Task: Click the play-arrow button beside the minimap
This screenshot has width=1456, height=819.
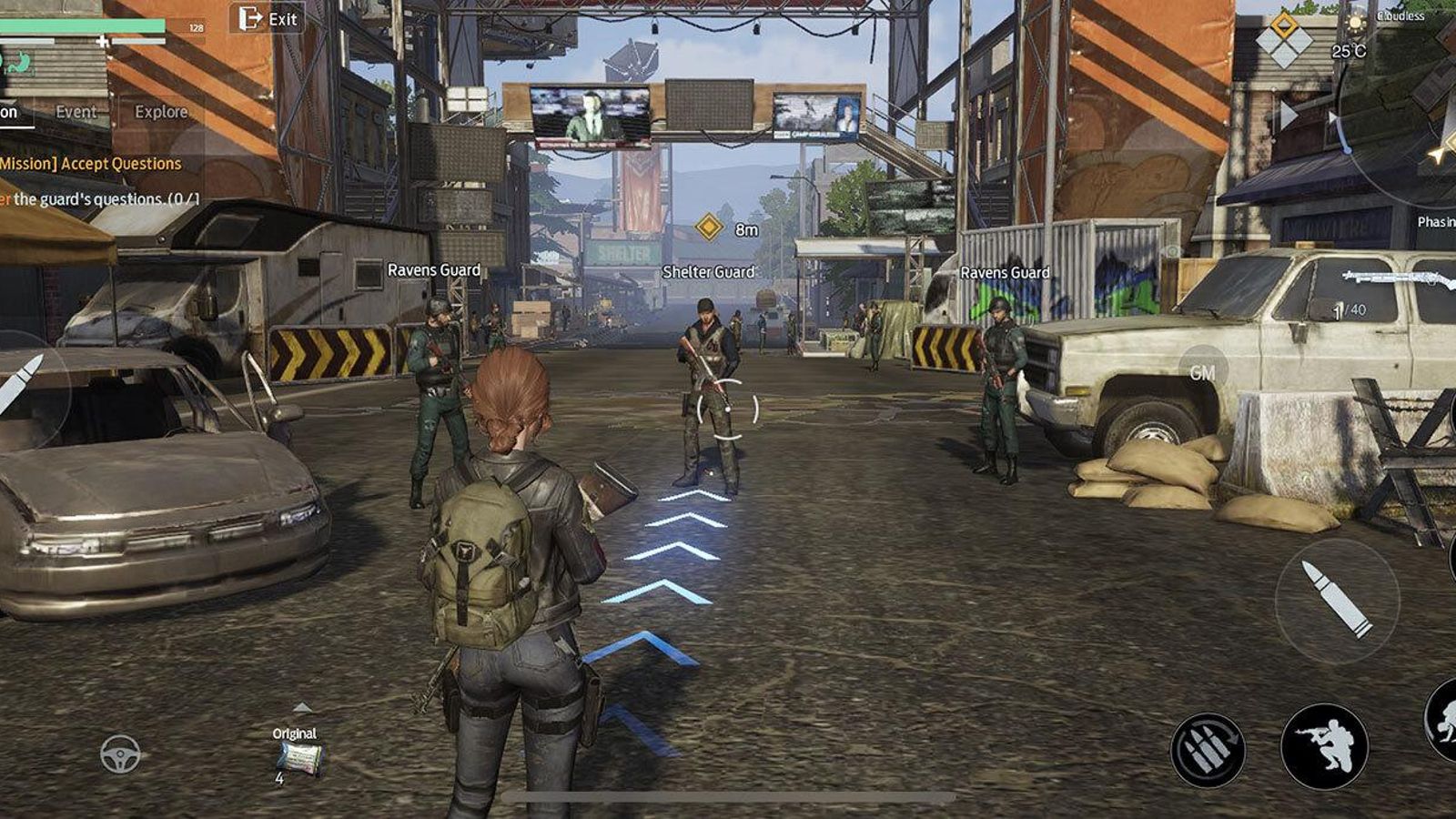Action: [x=1289, y=115]
